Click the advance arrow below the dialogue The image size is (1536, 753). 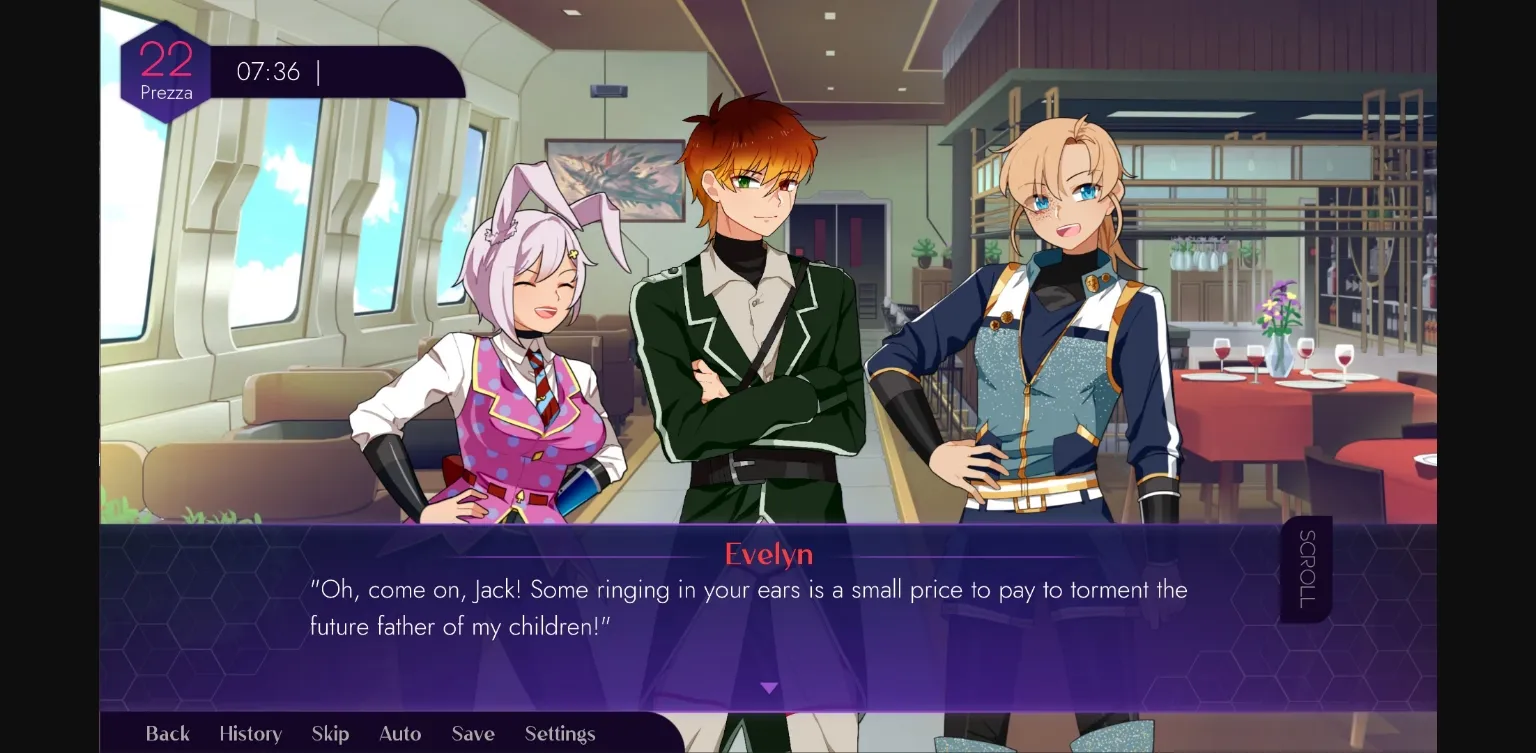pyautogui.click(x=769, y=687)
